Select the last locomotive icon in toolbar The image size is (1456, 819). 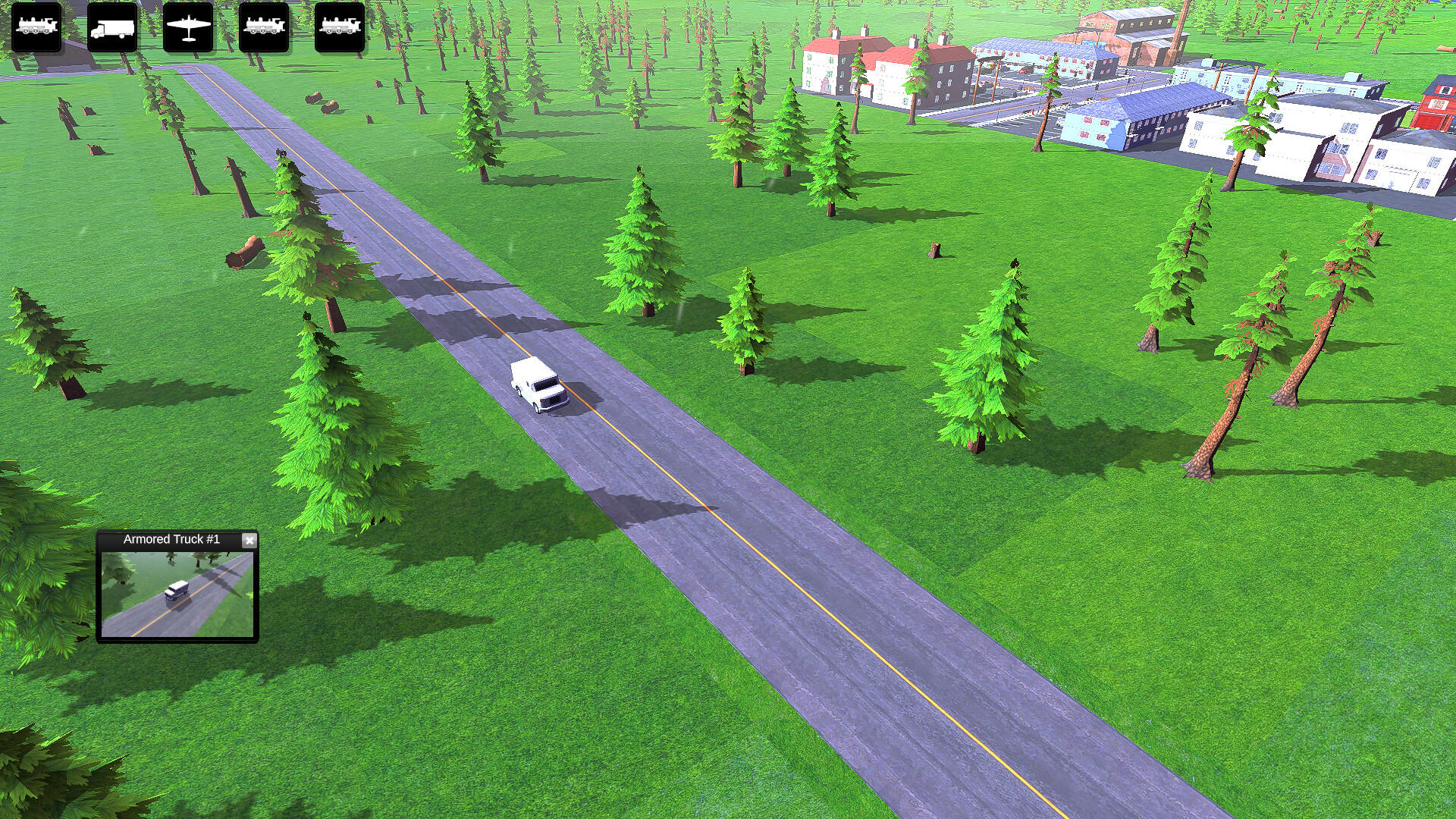339,28
